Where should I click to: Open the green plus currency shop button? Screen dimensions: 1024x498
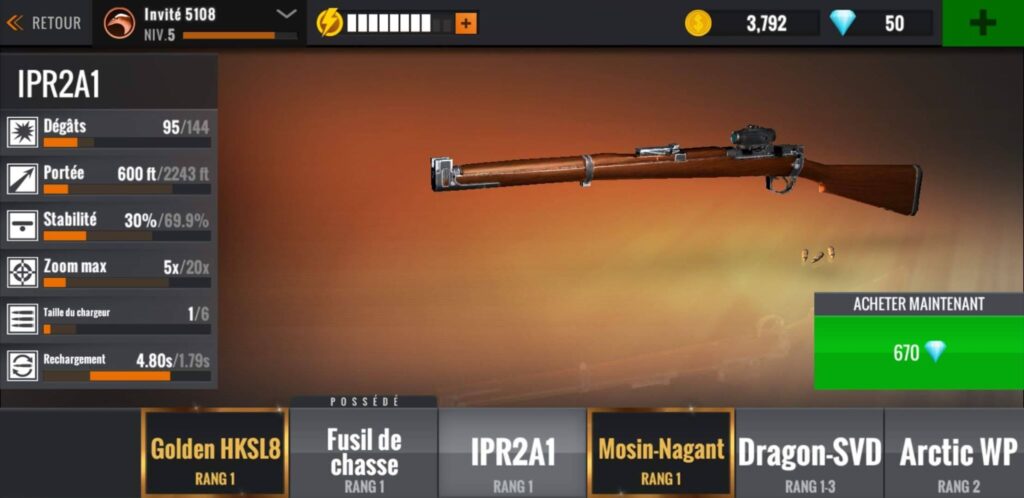982,23
